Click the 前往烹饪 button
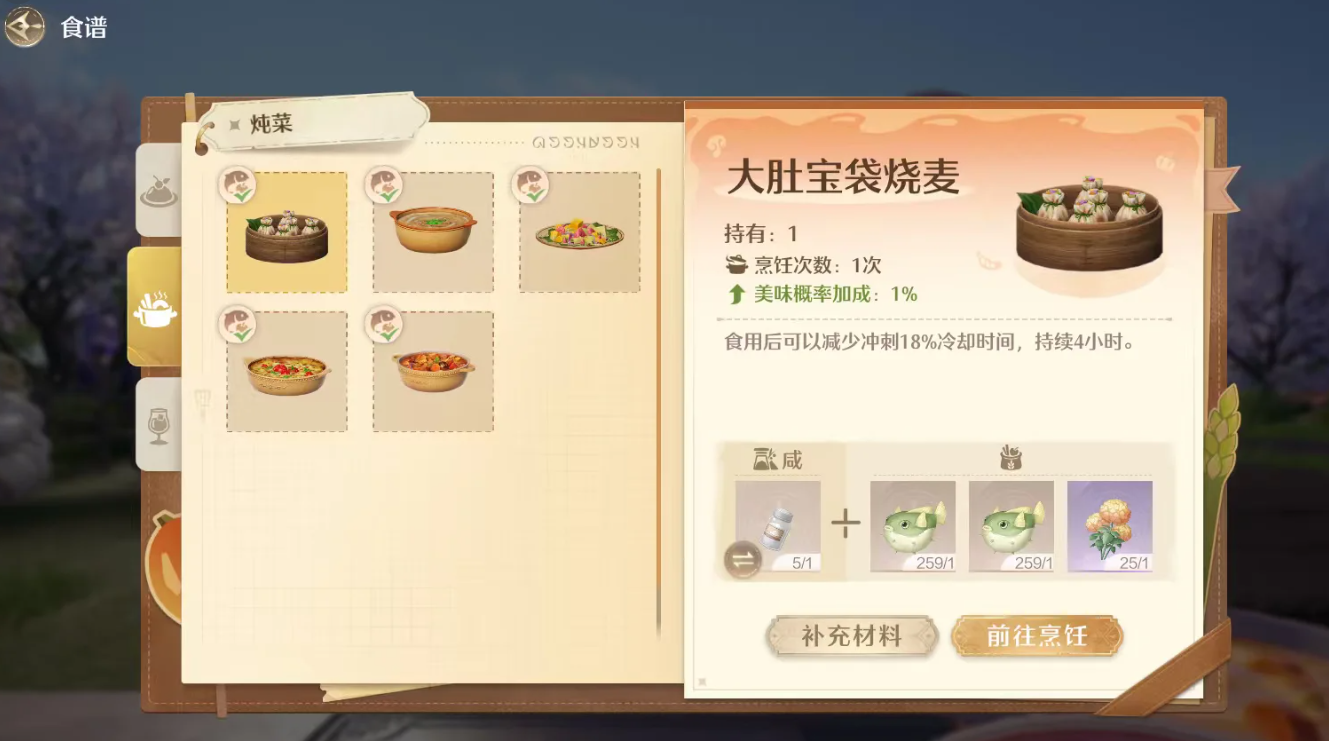 click(x=1037, y=635)
